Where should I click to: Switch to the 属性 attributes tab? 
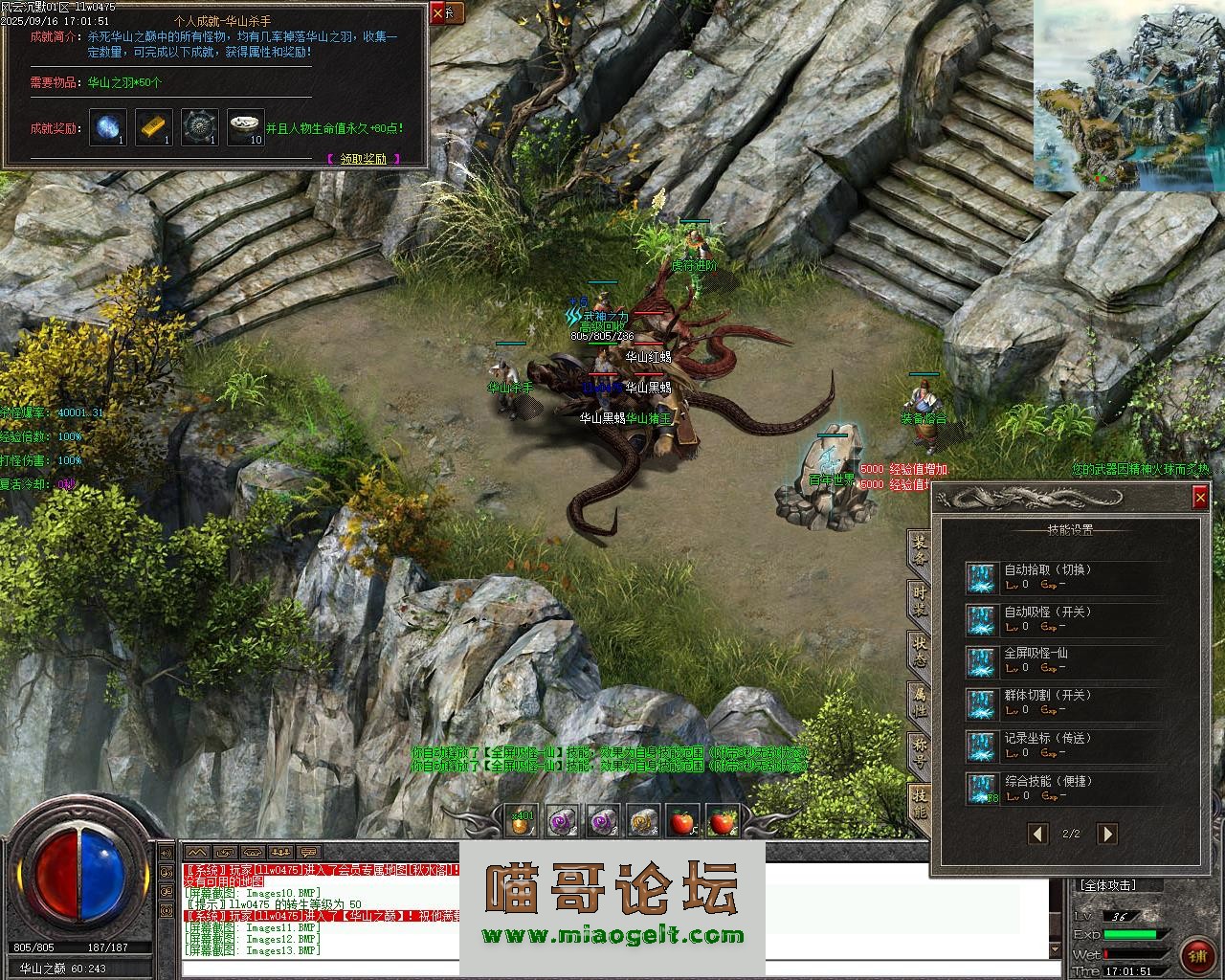coord(919,702)
